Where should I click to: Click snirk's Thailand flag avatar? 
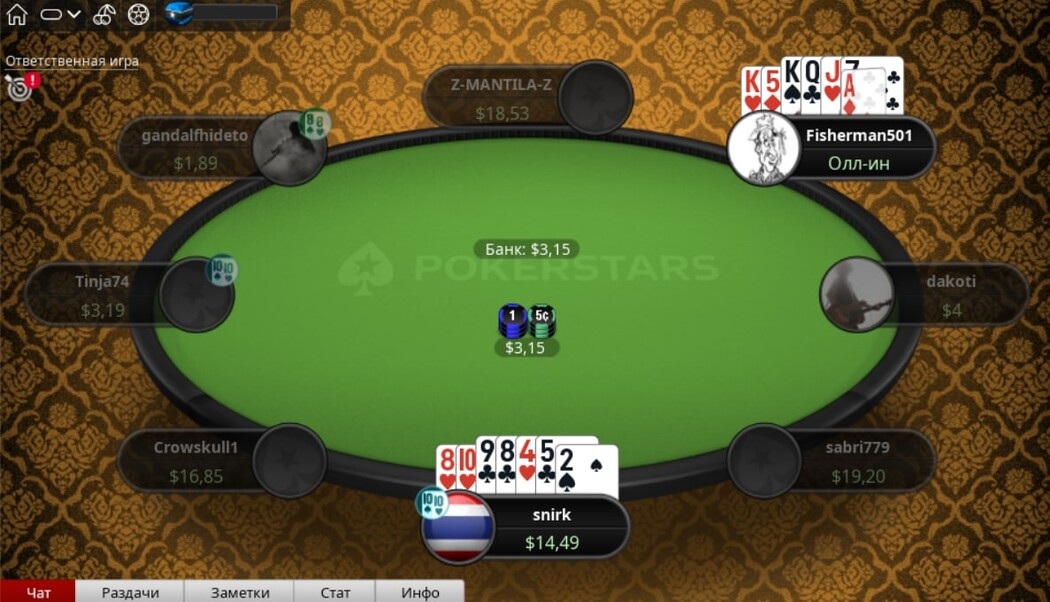tap(457, 527)
